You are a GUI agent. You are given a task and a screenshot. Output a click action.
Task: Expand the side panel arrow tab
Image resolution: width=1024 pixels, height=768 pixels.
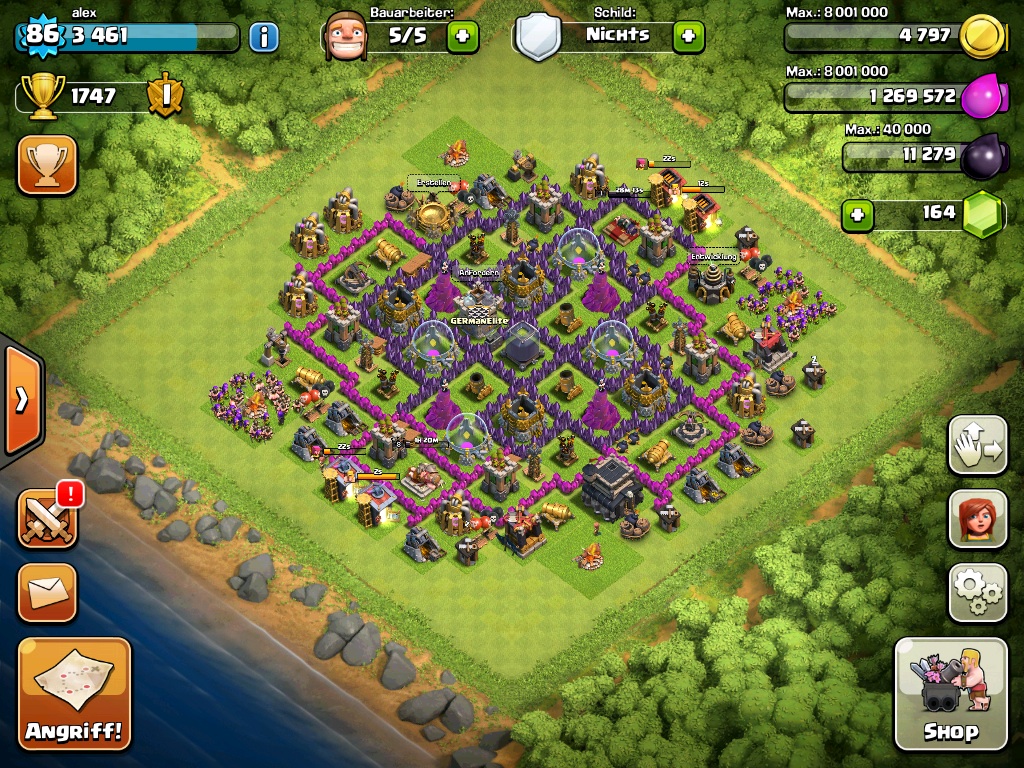[21, 400]
